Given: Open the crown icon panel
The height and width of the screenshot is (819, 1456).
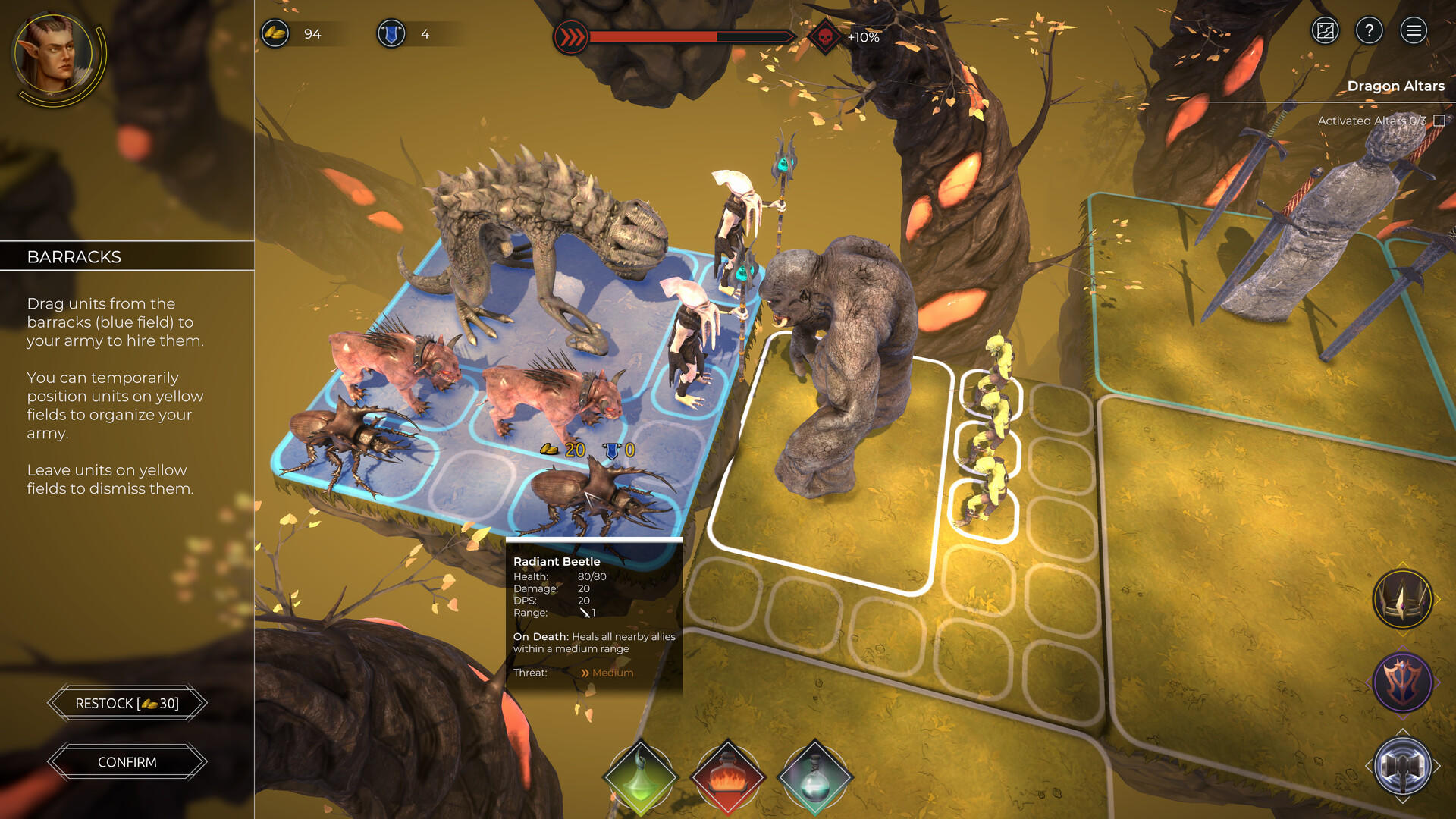Looking at the screenshot, I should [x=1402, y=600].
